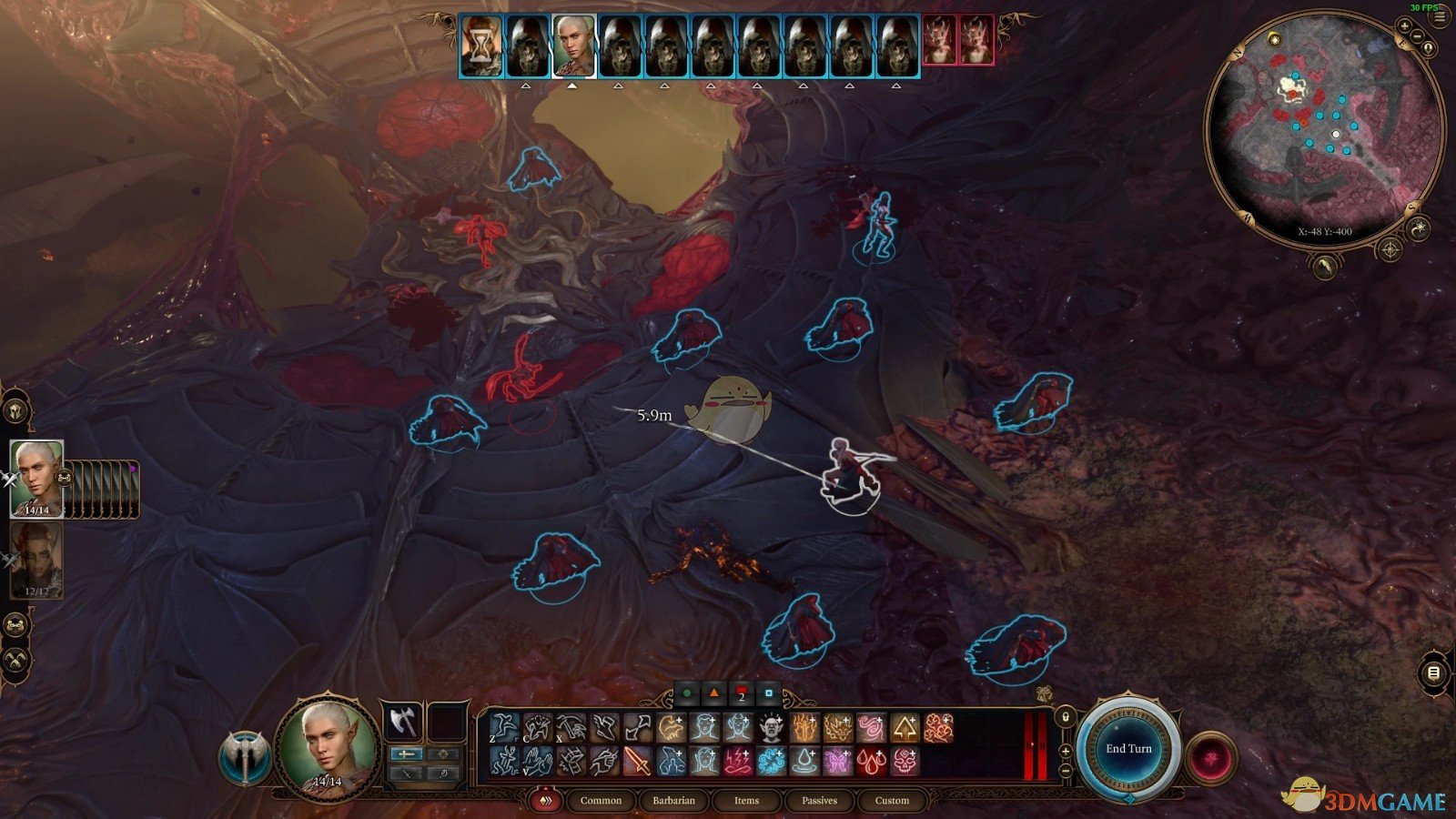Select the white-haired elf party portrait
Screen dimensions: 1456x819
pos(36,479)
